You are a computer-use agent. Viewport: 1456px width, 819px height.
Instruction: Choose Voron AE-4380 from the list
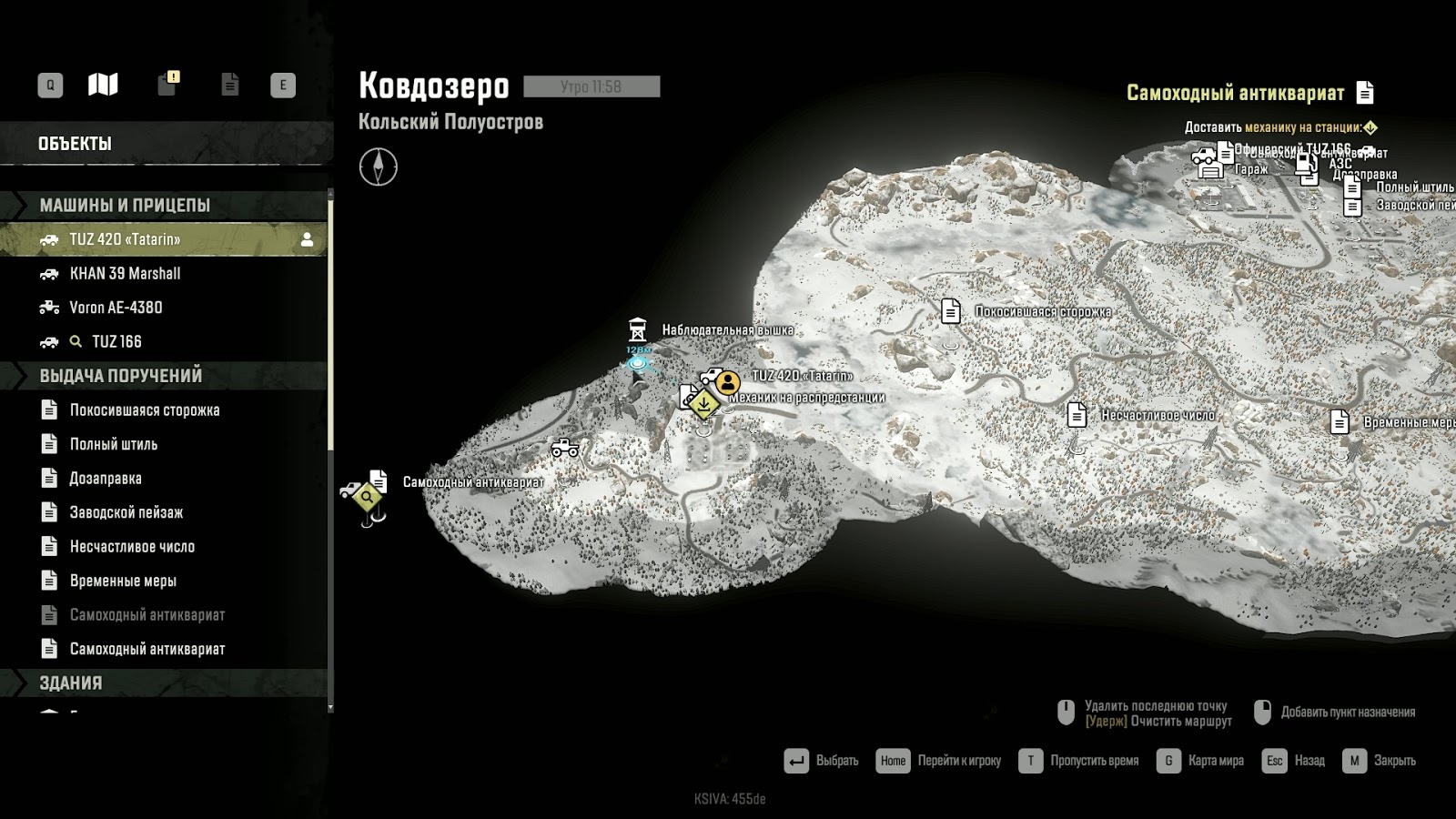[x=116, y=308]
